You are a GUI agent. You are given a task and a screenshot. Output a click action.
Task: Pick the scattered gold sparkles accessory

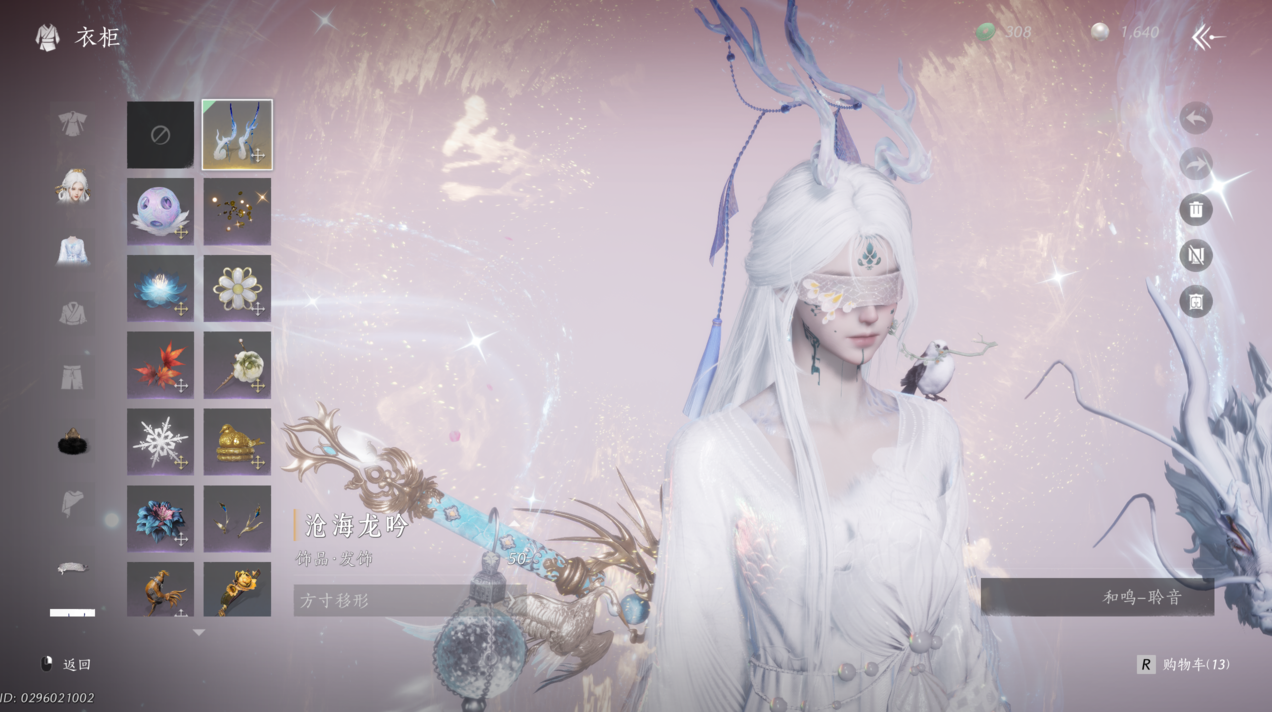[237, 211]
